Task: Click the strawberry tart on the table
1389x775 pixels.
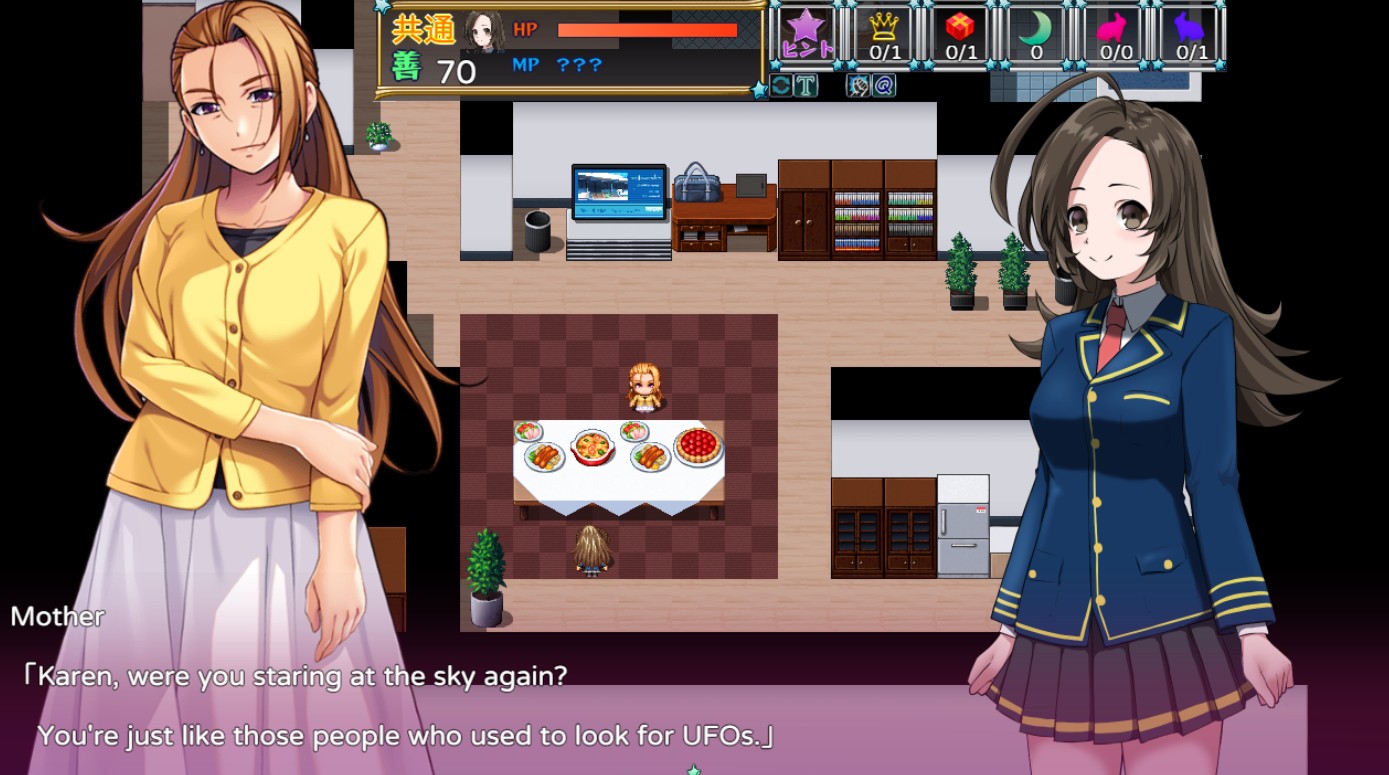Action: click(700, 445)
